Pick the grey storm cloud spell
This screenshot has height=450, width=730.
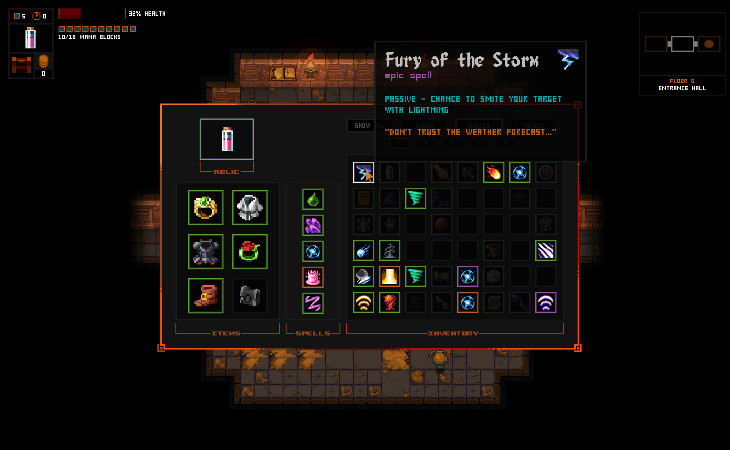[363, 276]
